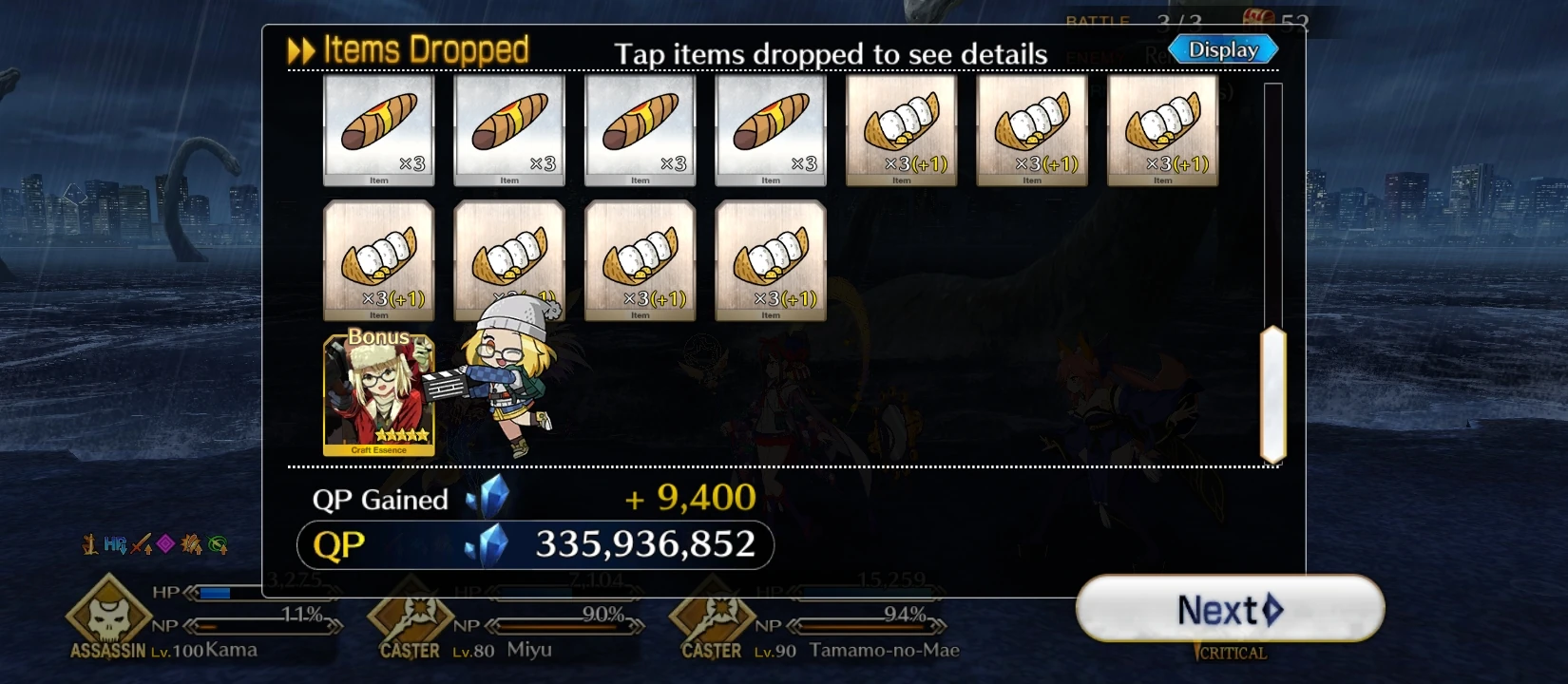This screenshot has height=684, width=1568.
Task: Tap an item drop marked ×3(+1)
Action: pos(901,128)
